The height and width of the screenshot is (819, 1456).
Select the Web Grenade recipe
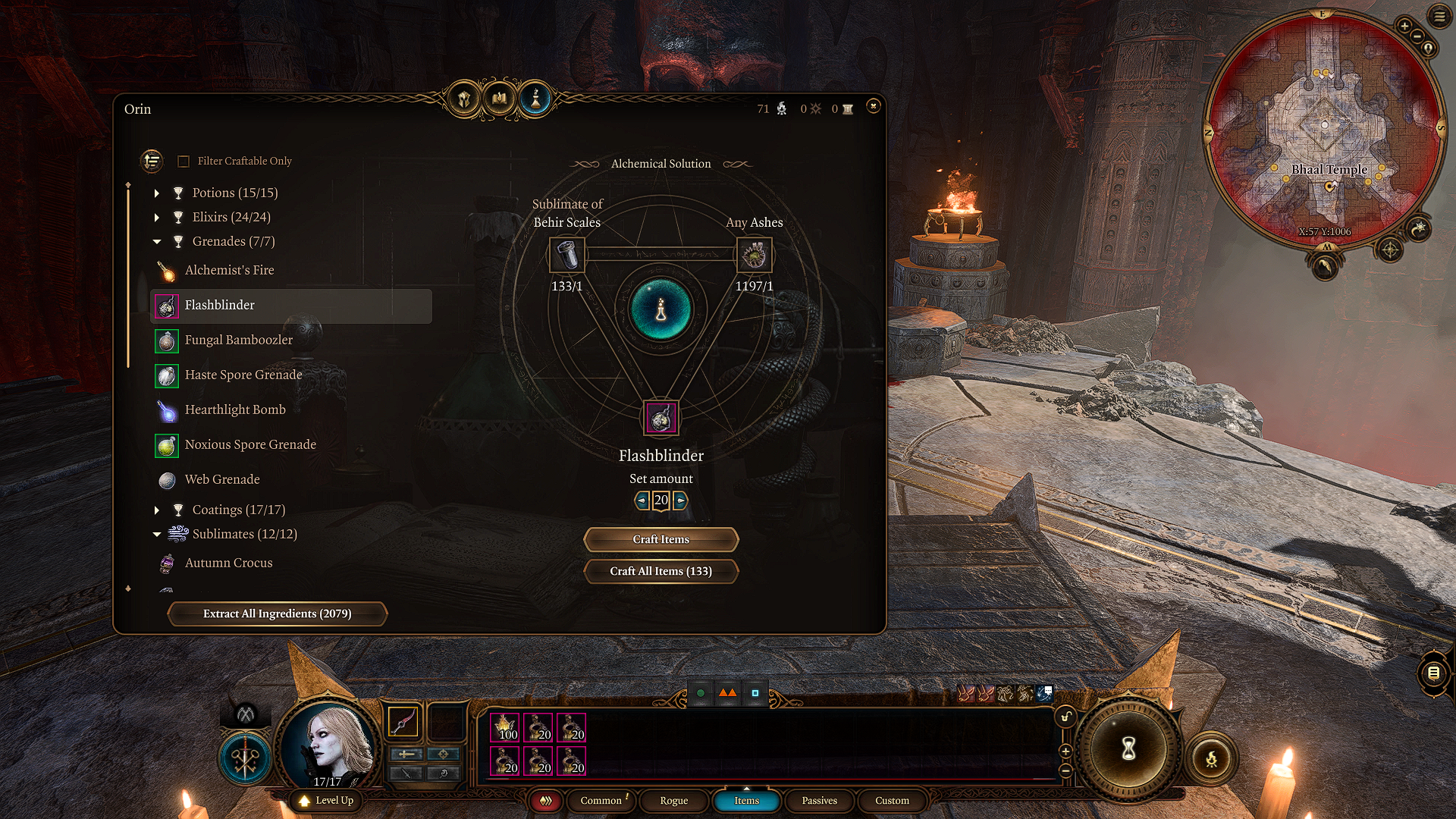(222, 480)
